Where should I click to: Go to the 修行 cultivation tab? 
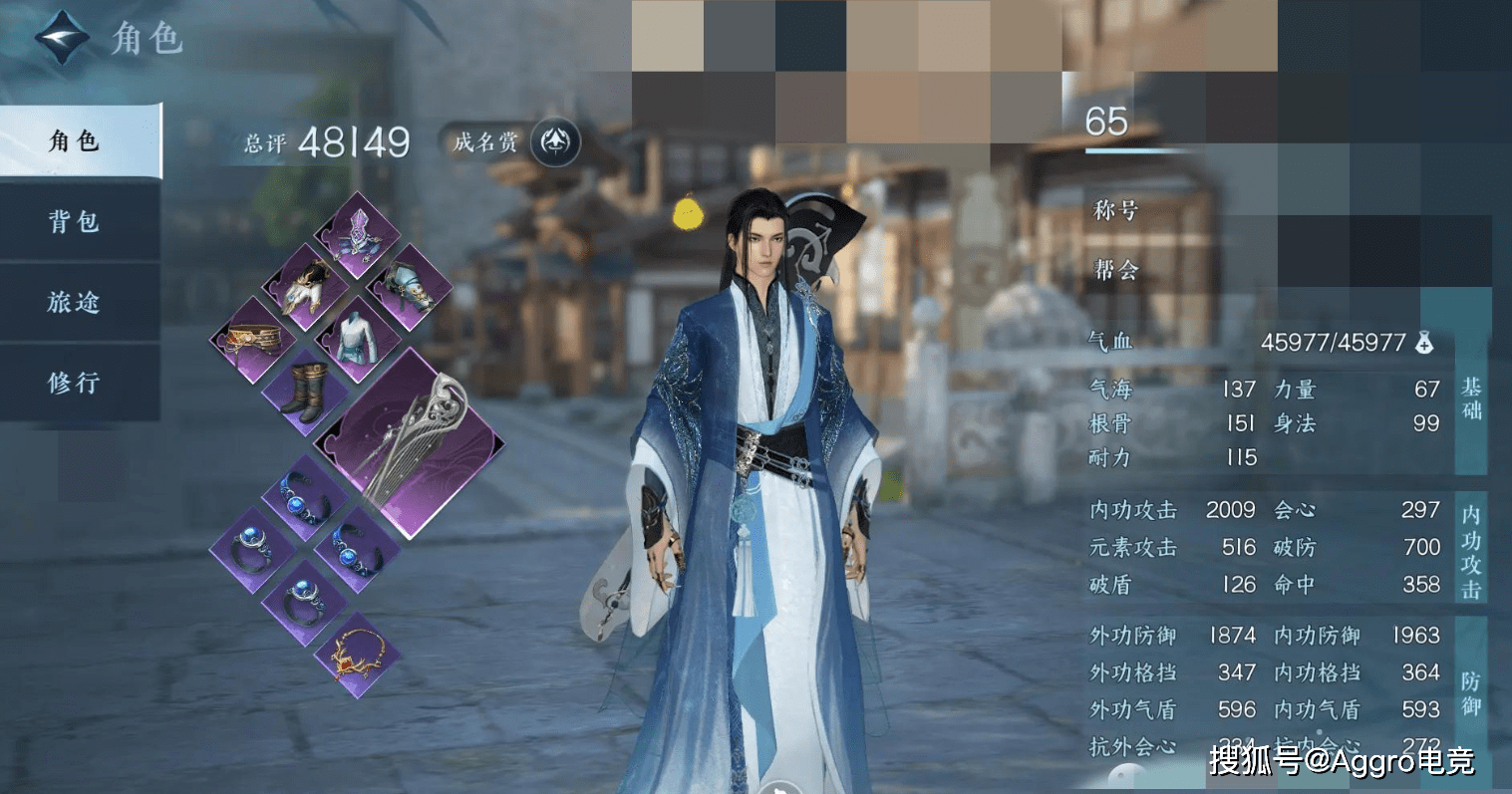79,382
